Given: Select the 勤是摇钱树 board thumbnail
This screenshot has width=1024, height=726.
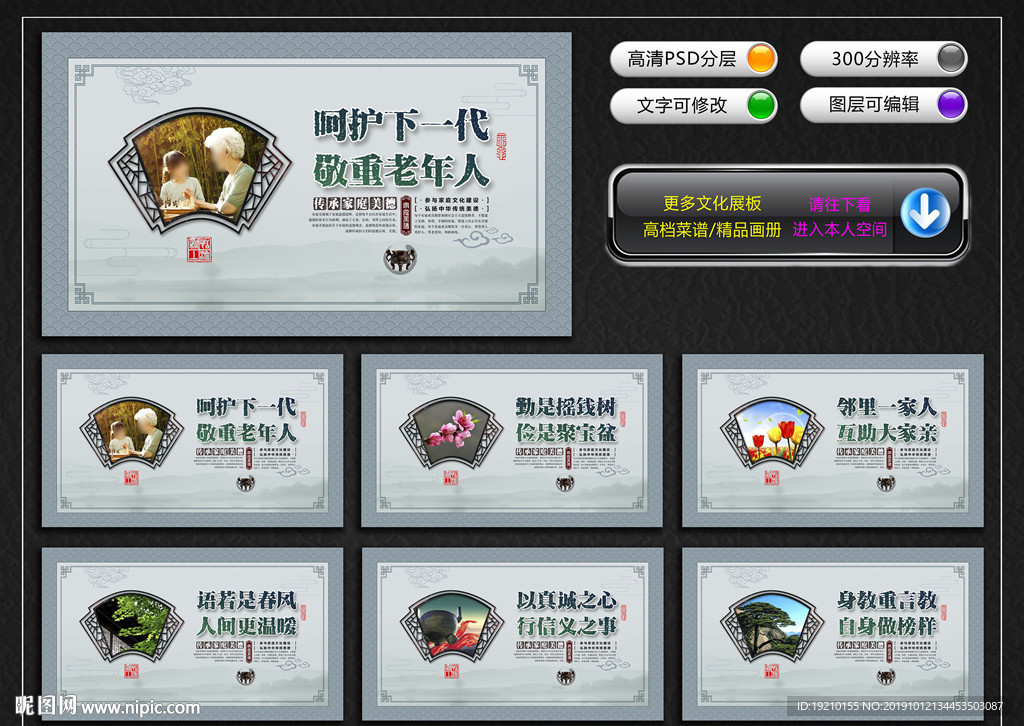Looking at the screenshot, I should point(511,440).
